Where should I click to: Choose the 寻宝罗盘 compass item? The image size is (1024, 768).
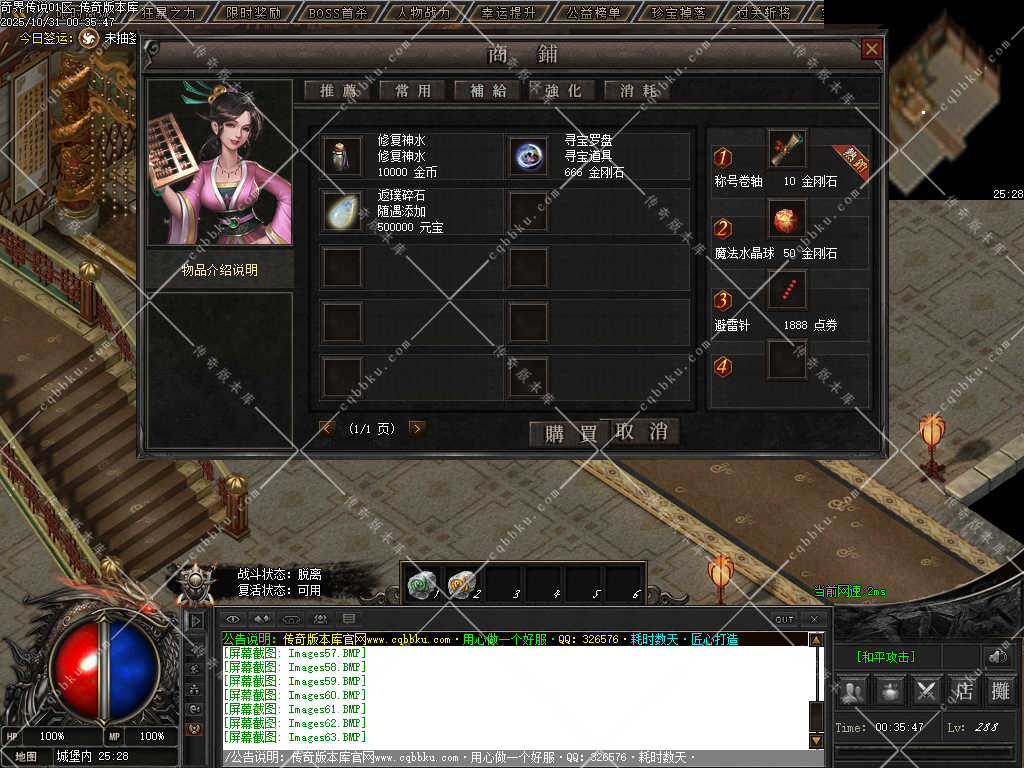[x=529, y=155]
